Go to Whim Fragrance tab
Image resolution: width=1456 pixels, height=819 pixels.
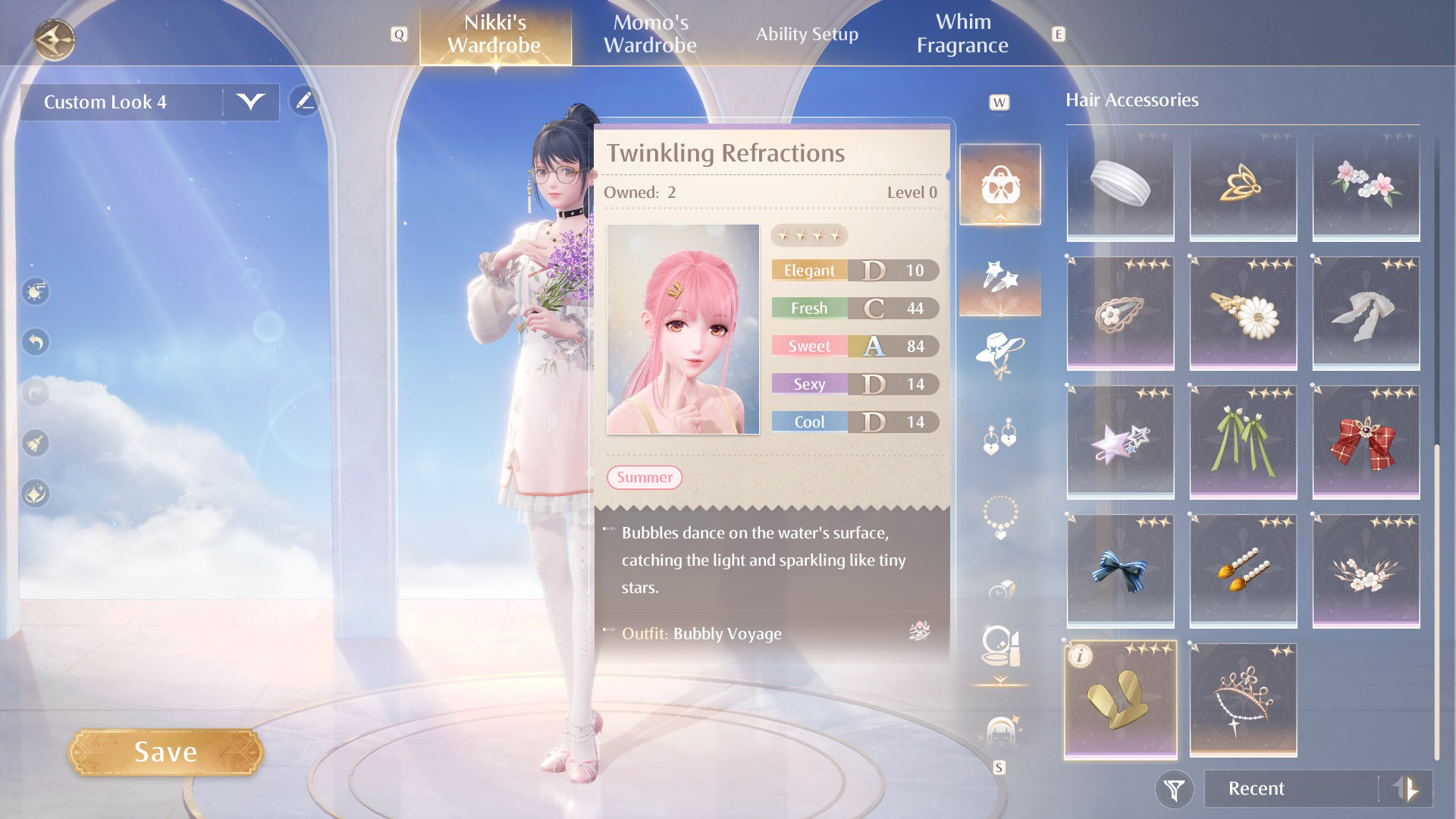[x=962, y=34]
